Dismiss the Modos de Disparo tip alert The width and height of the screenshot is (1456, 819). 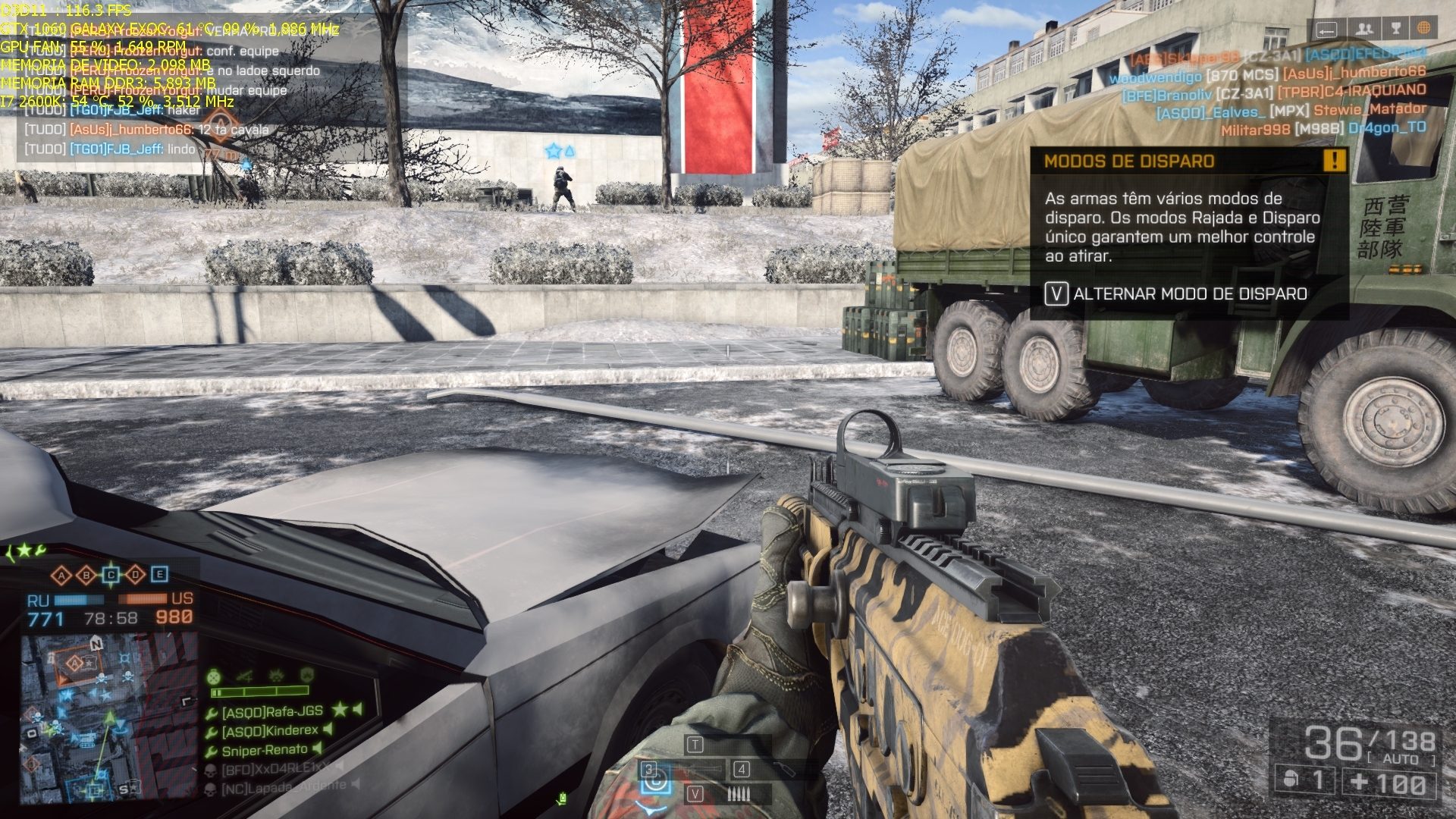[x=1334, y=160]
